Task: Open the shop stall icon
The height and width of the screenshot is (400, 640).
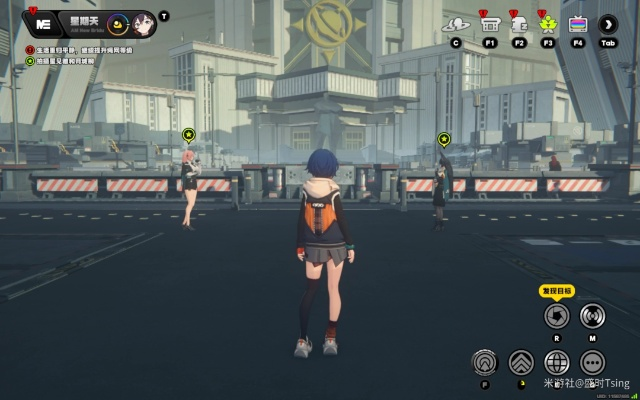Action: [x=490, y=24]
